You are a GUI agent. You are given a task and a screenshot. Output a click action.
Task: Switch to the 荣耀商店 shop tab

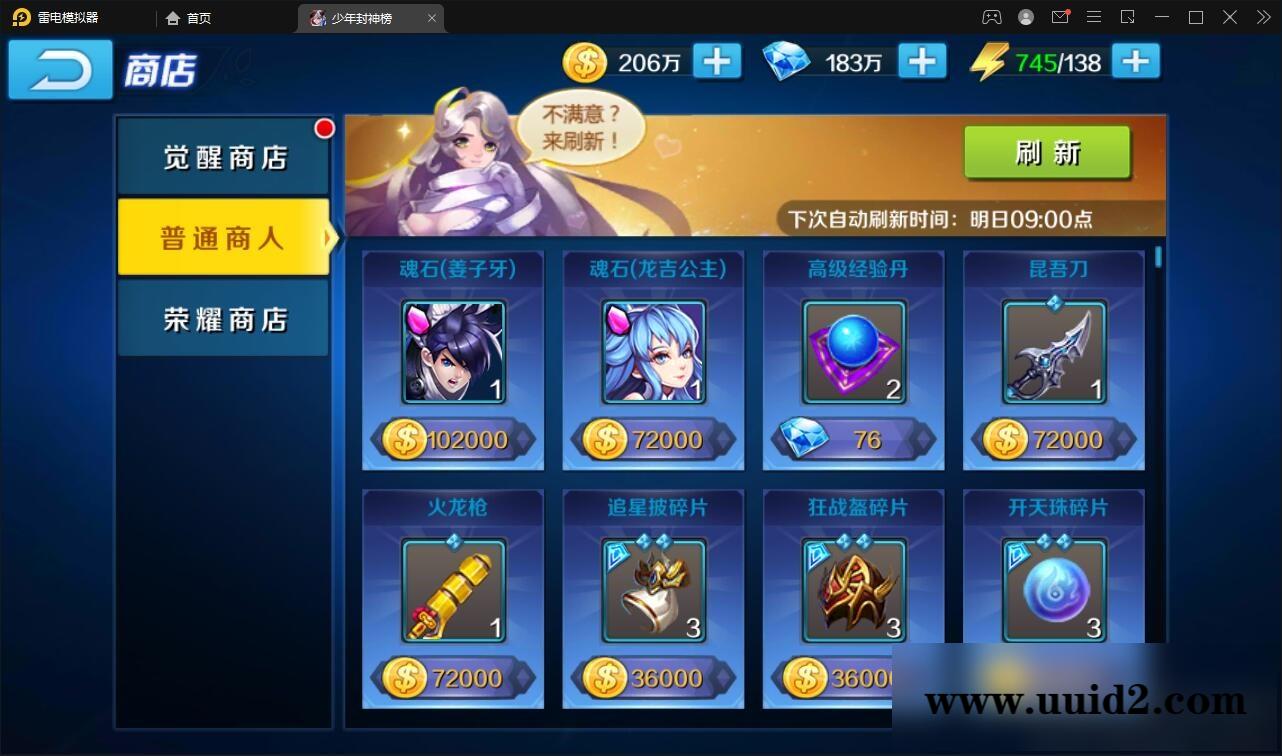[224, 318]
